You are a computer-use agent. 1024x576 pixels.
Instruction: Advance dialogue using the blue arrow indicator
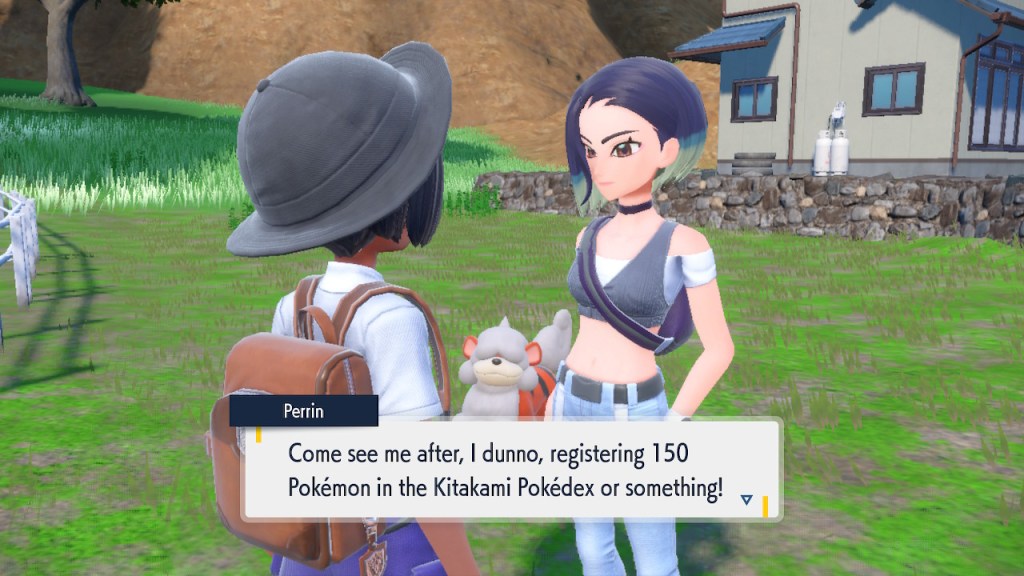point(746,498)
